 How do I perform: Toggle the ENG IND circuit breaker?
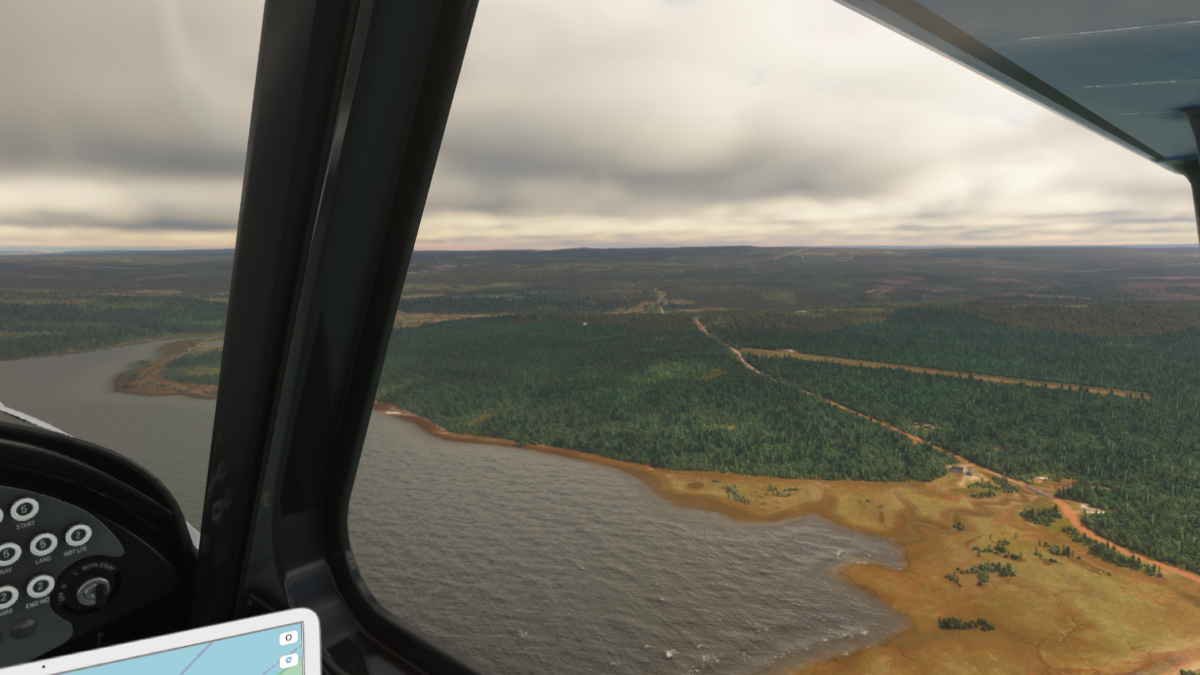click(x=40, y=586)
